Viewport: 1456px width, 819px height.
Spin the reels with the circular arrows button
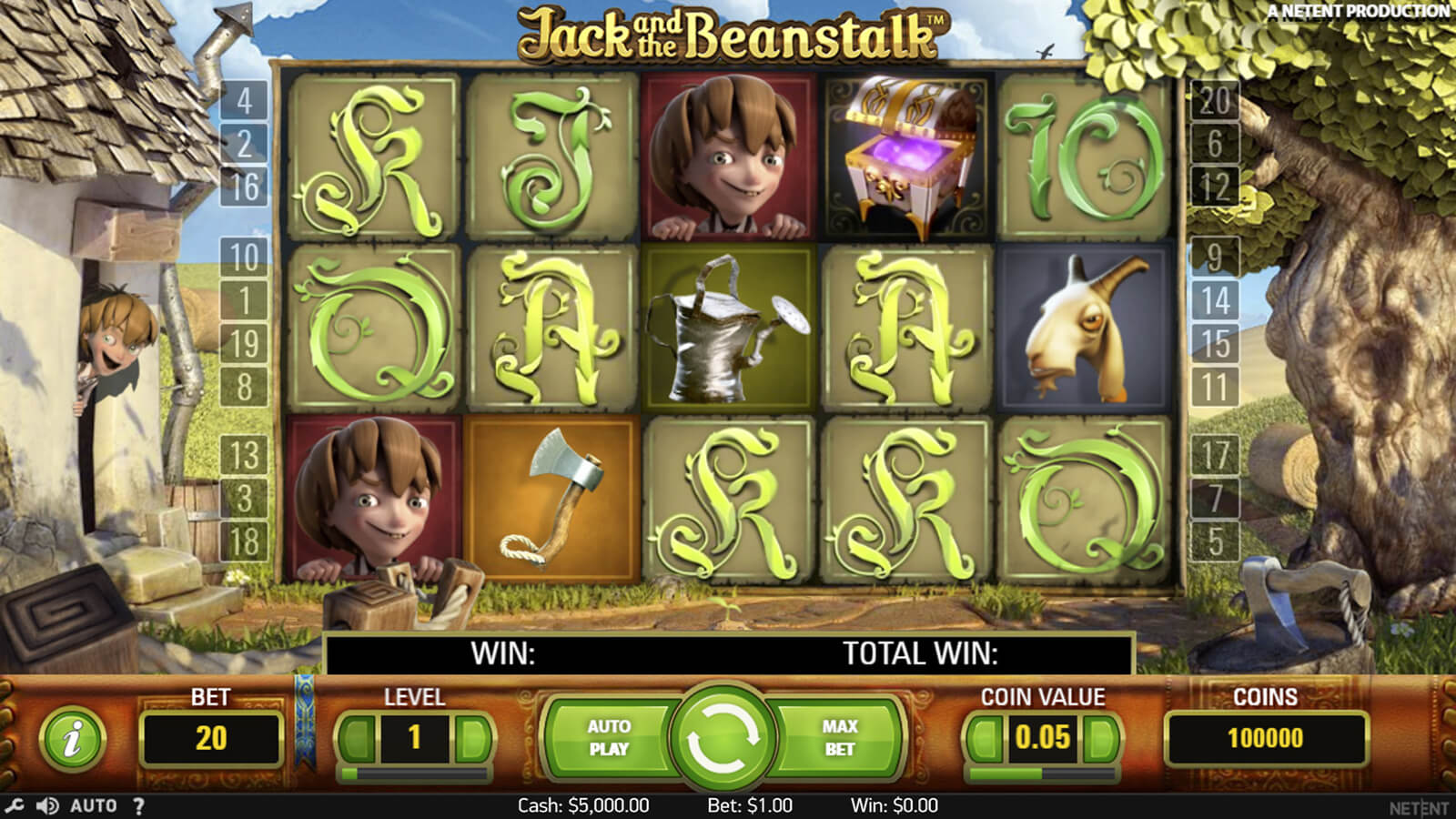pyautogui.click(x=723, y=737)
